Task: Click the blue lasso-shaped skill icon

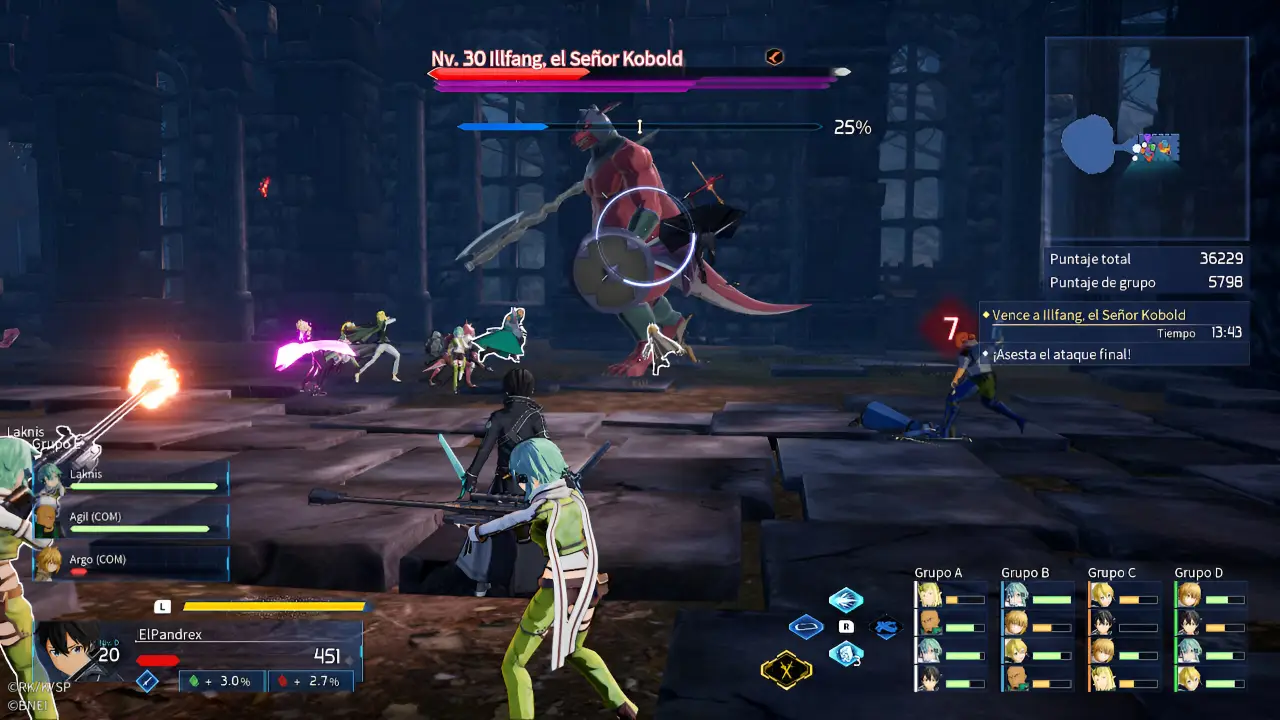Action: point(806,628)
